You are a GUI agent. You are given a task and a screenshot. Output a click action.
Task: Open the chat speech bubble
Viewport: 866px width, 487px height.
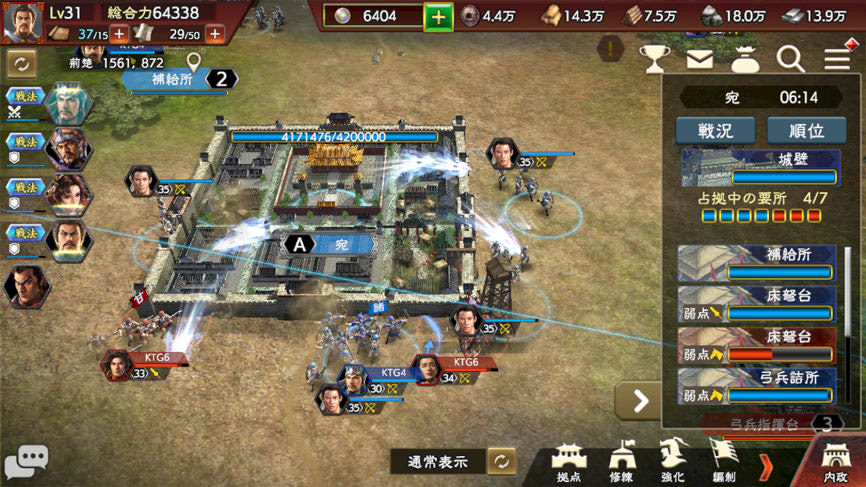pos(27,461)
